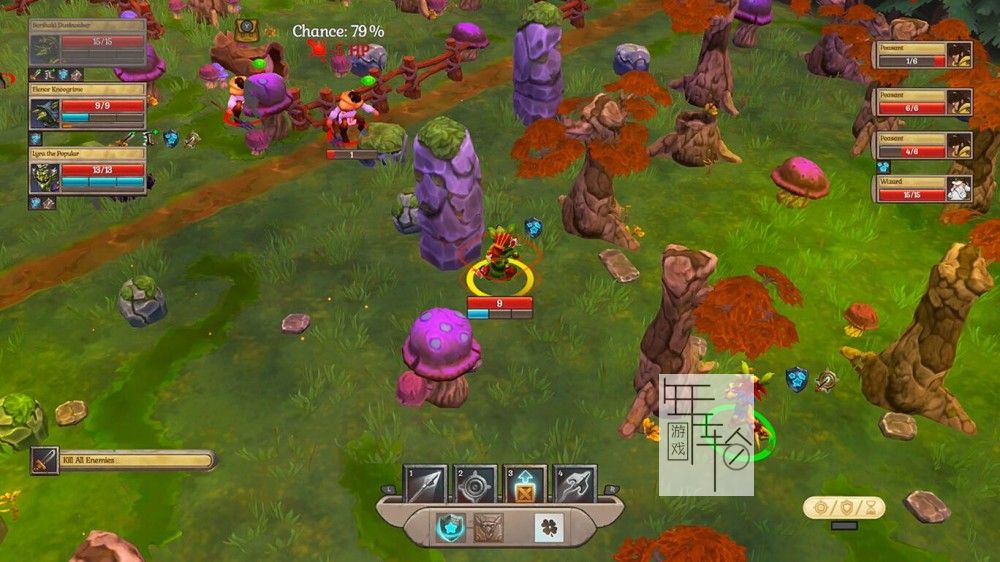Select the brown horned creature icon

pyautogui.click(x=489, y=527)
